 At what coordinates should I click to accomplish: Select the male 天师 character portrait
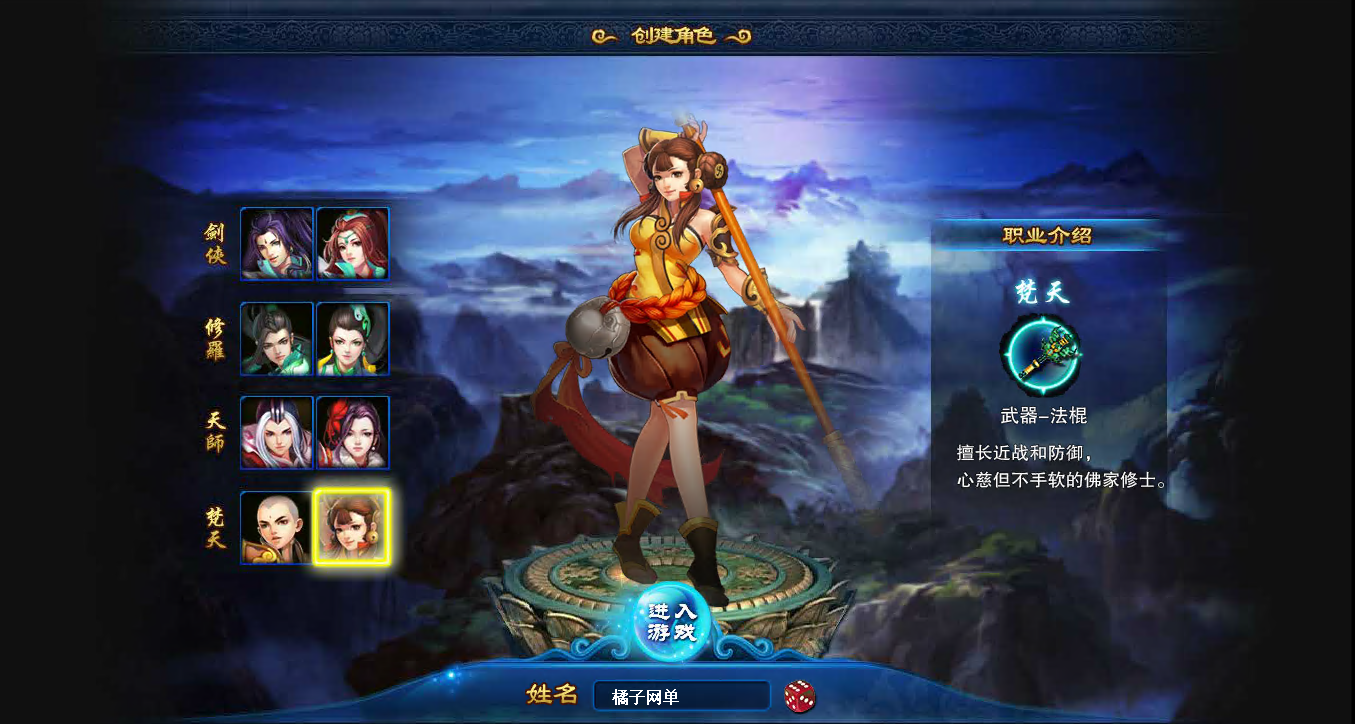click(x=277, y=435)
